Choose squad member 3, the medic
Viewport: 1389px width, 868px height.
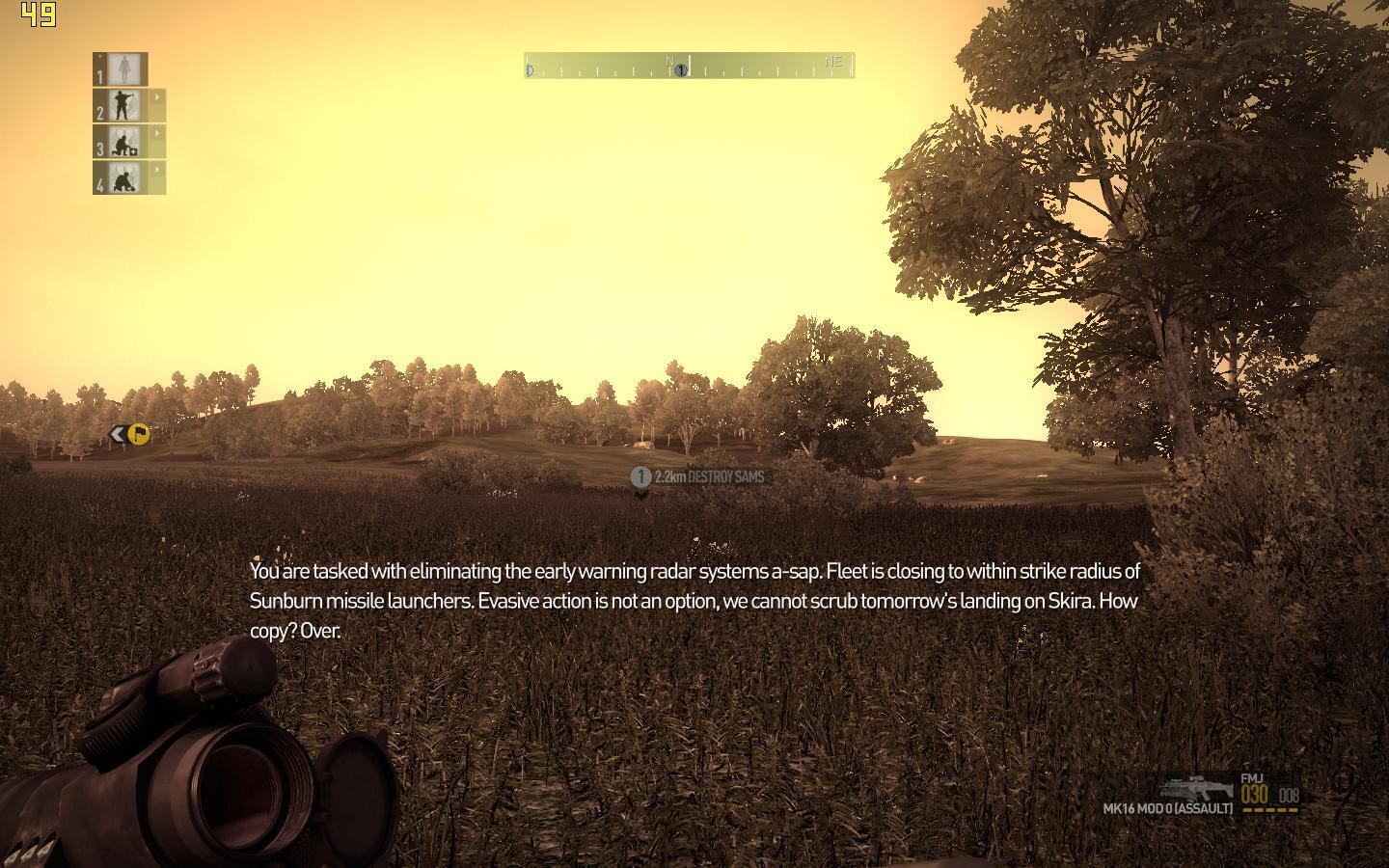pos(123,142)
